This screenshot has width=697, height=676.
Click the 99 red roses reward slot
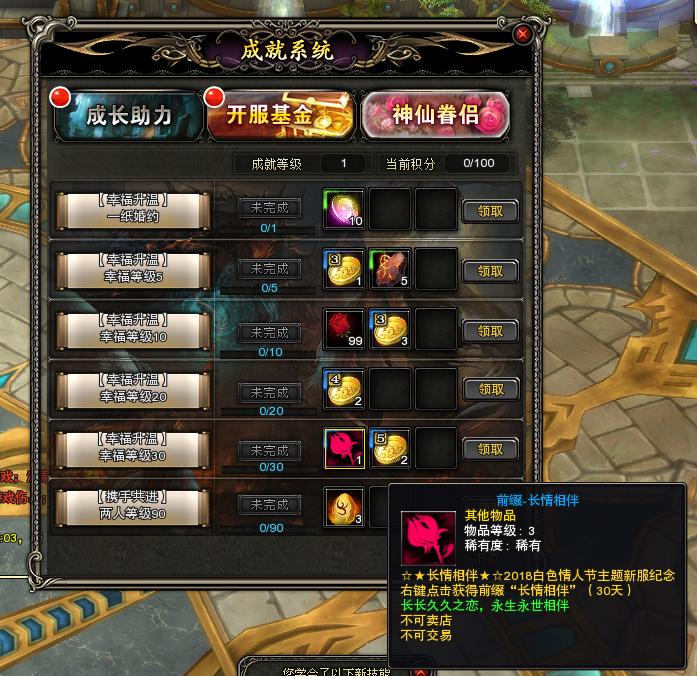click(344, 330)
